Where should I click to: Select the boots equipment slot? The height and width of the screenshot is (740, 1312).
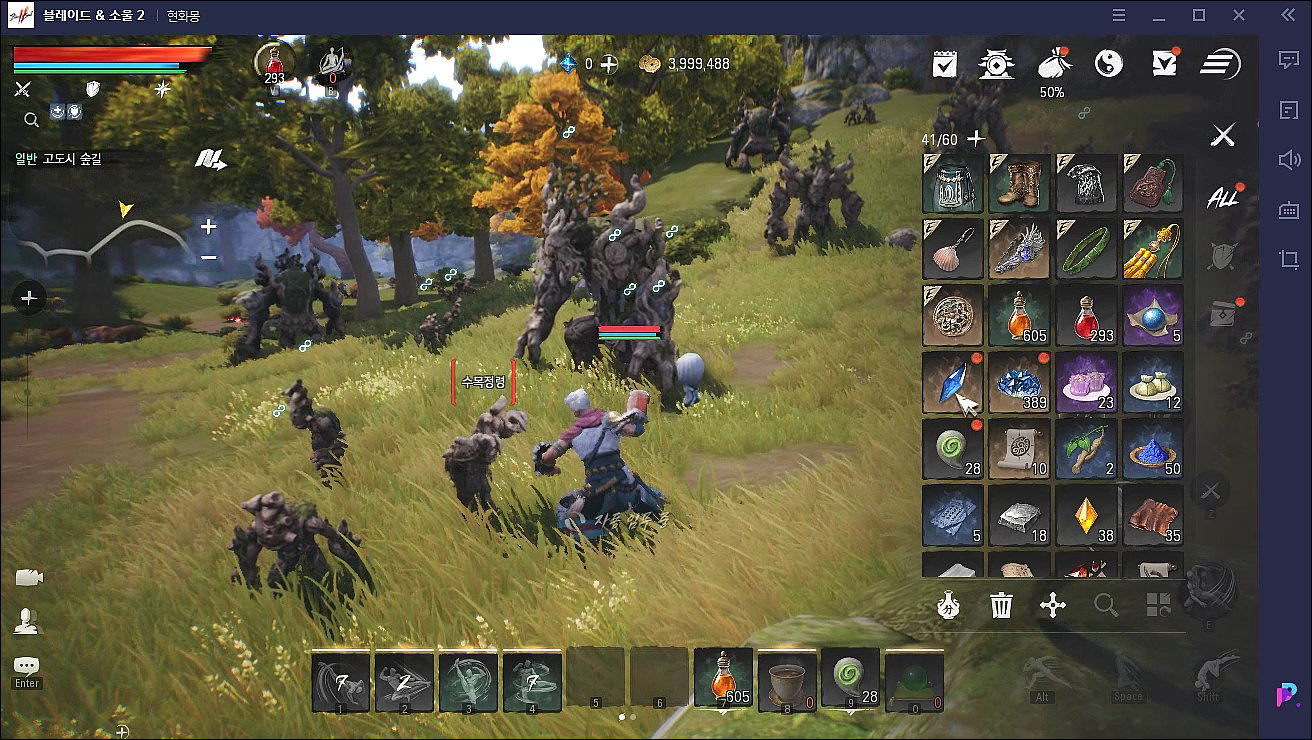coord(1020,183)
